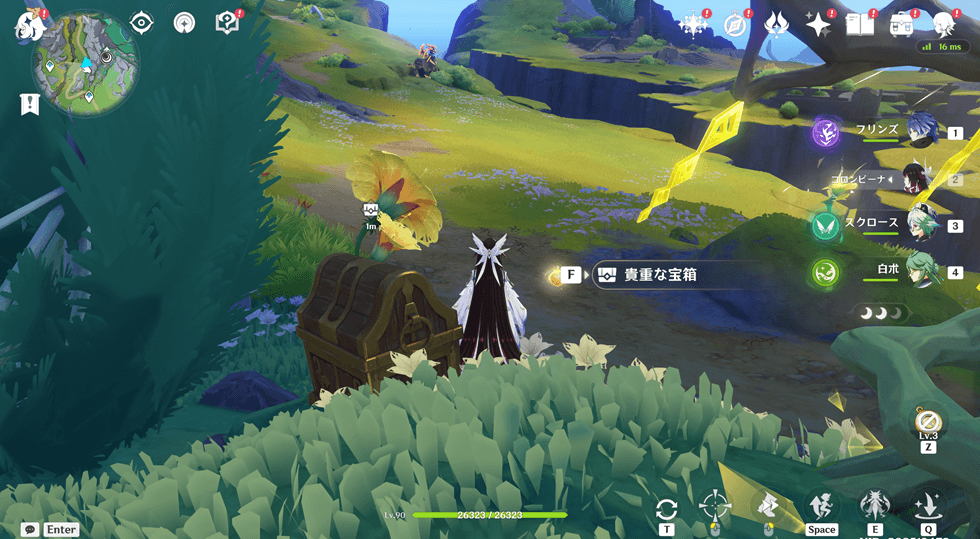Open the backpack inventory
Viewport: 980px width, 539px height.
[902, 25]
